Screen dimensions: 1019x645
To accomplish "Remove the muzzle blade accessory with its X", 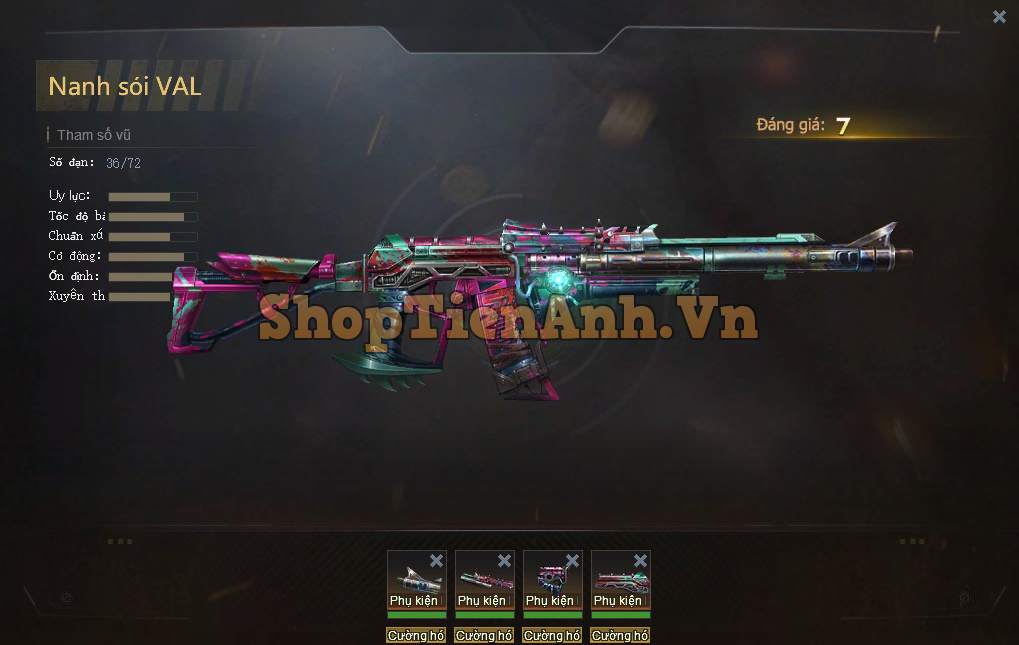I will [x=436, y=561].
